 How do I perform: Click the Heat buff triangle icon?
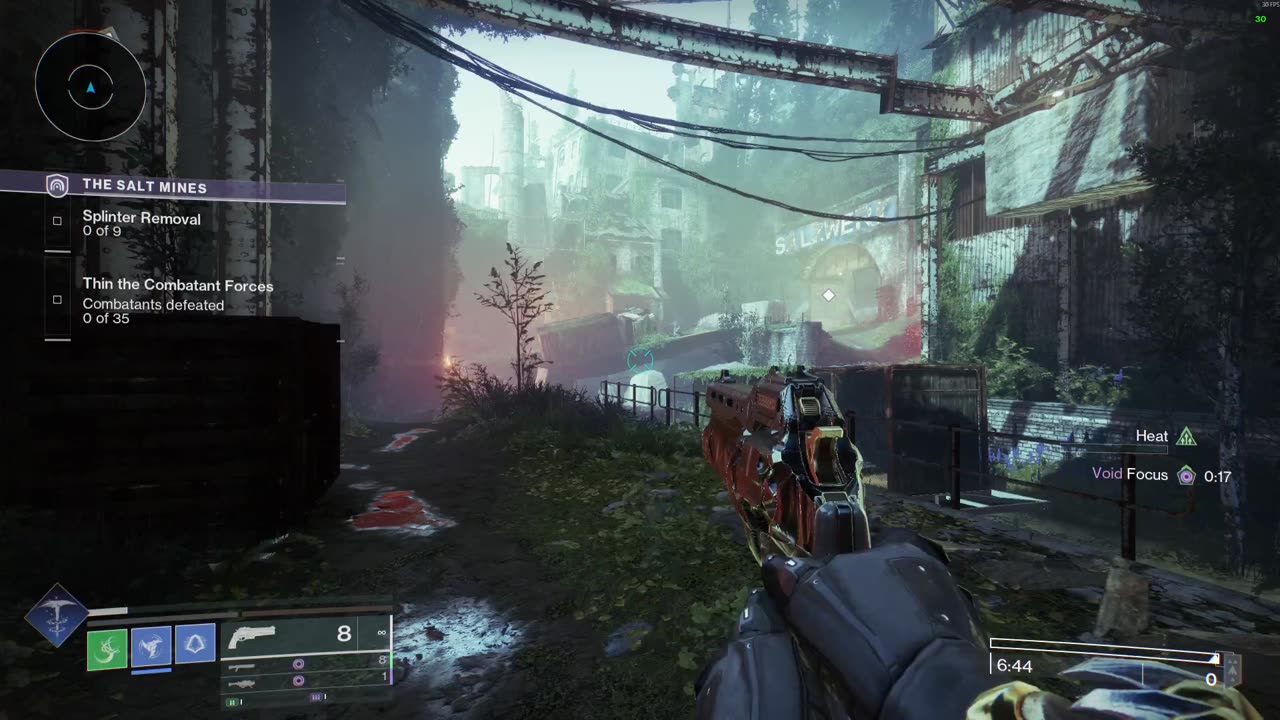1186,436
